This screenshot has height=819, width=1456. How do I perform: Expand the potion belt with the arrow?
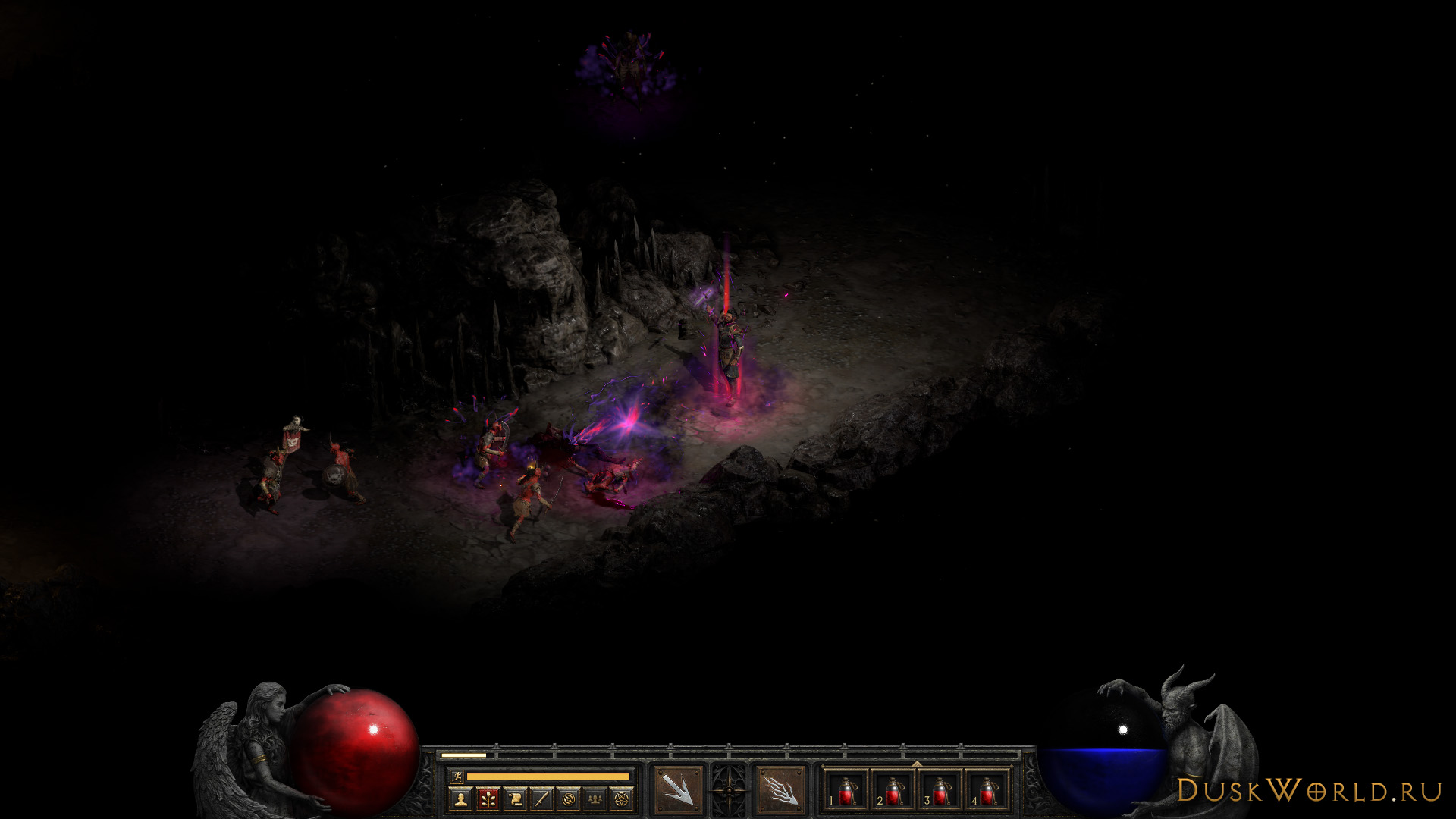tap(917, 763)
